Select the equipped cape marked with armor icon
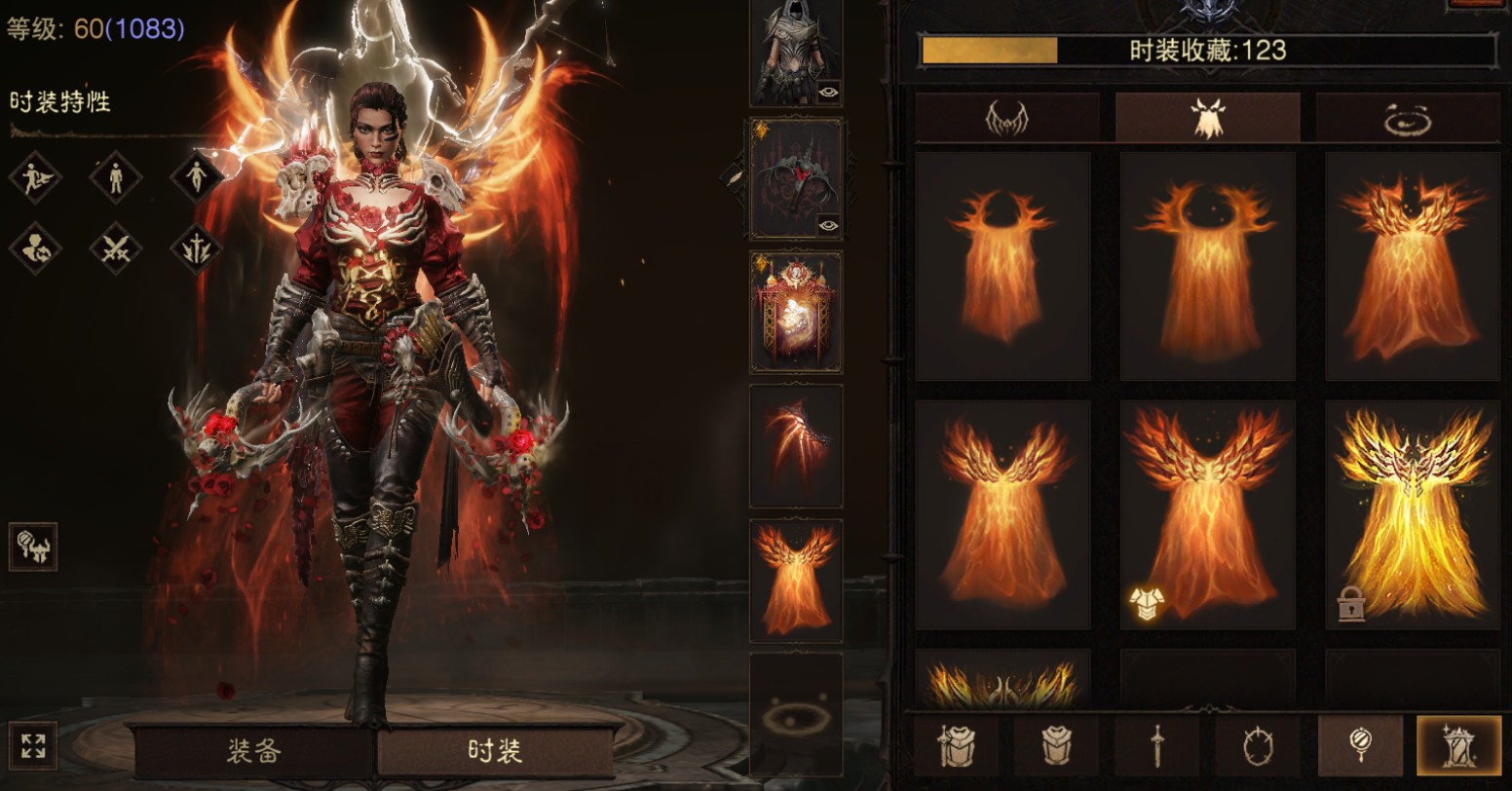Screen dimensions: 1512x791 (1207, 514)
